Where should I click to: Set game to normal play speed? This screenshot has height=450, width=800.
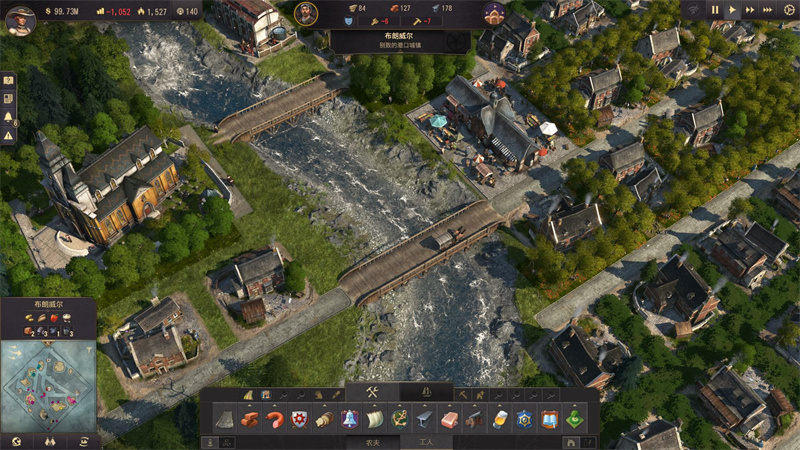tap(733, 10)
